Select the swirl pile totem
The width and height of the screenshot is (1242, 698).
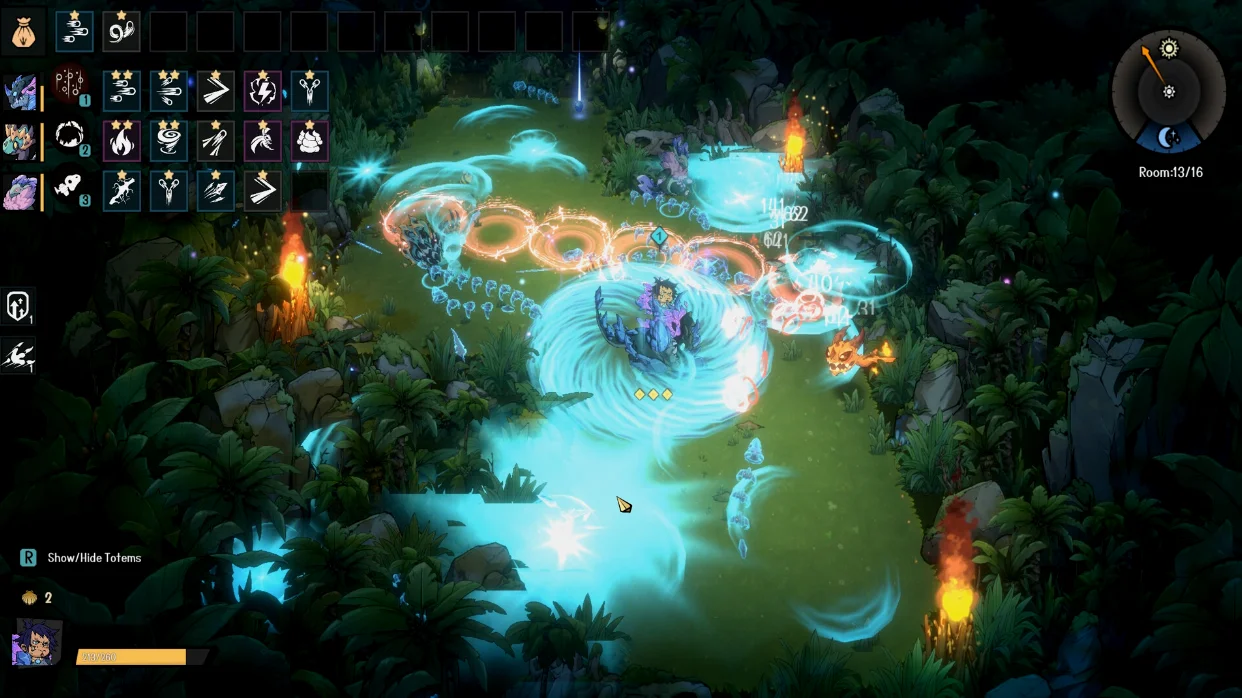pyautogui.click(x=309, y=141)
